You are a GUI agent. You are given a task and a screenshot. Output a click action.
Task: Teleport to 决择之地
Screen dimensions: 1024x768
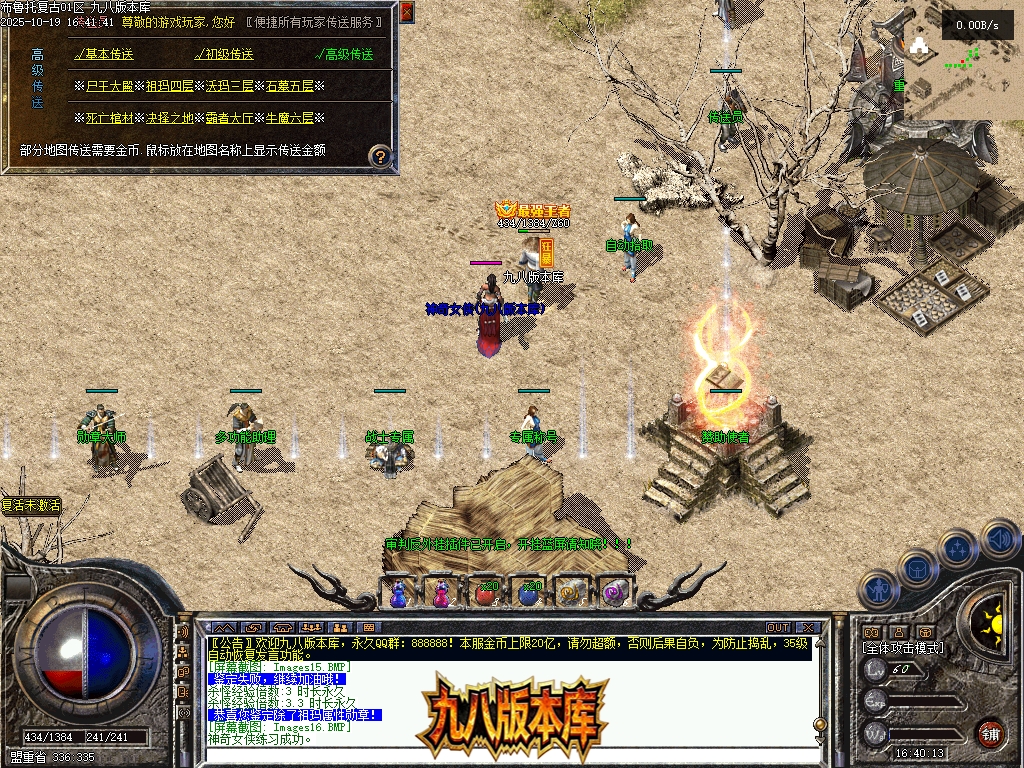pos(170,118)
